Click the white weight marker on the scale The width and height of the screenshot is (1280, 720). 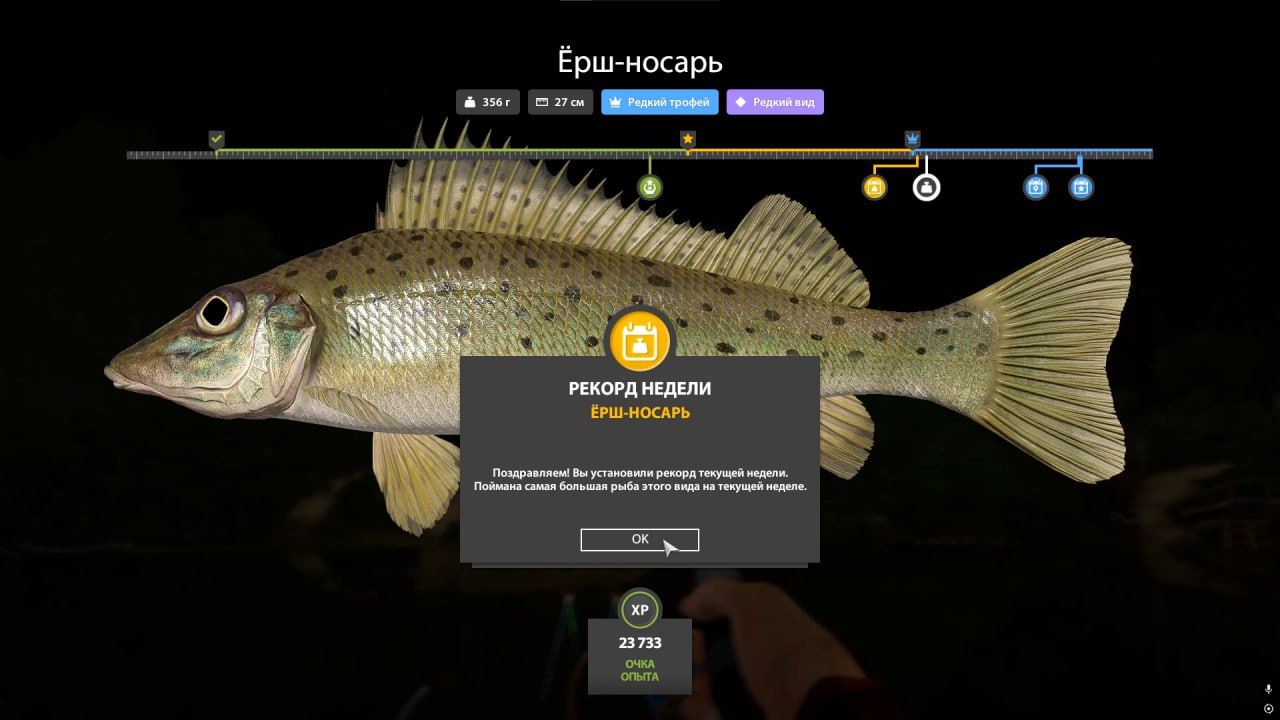(x=927, y=187)
